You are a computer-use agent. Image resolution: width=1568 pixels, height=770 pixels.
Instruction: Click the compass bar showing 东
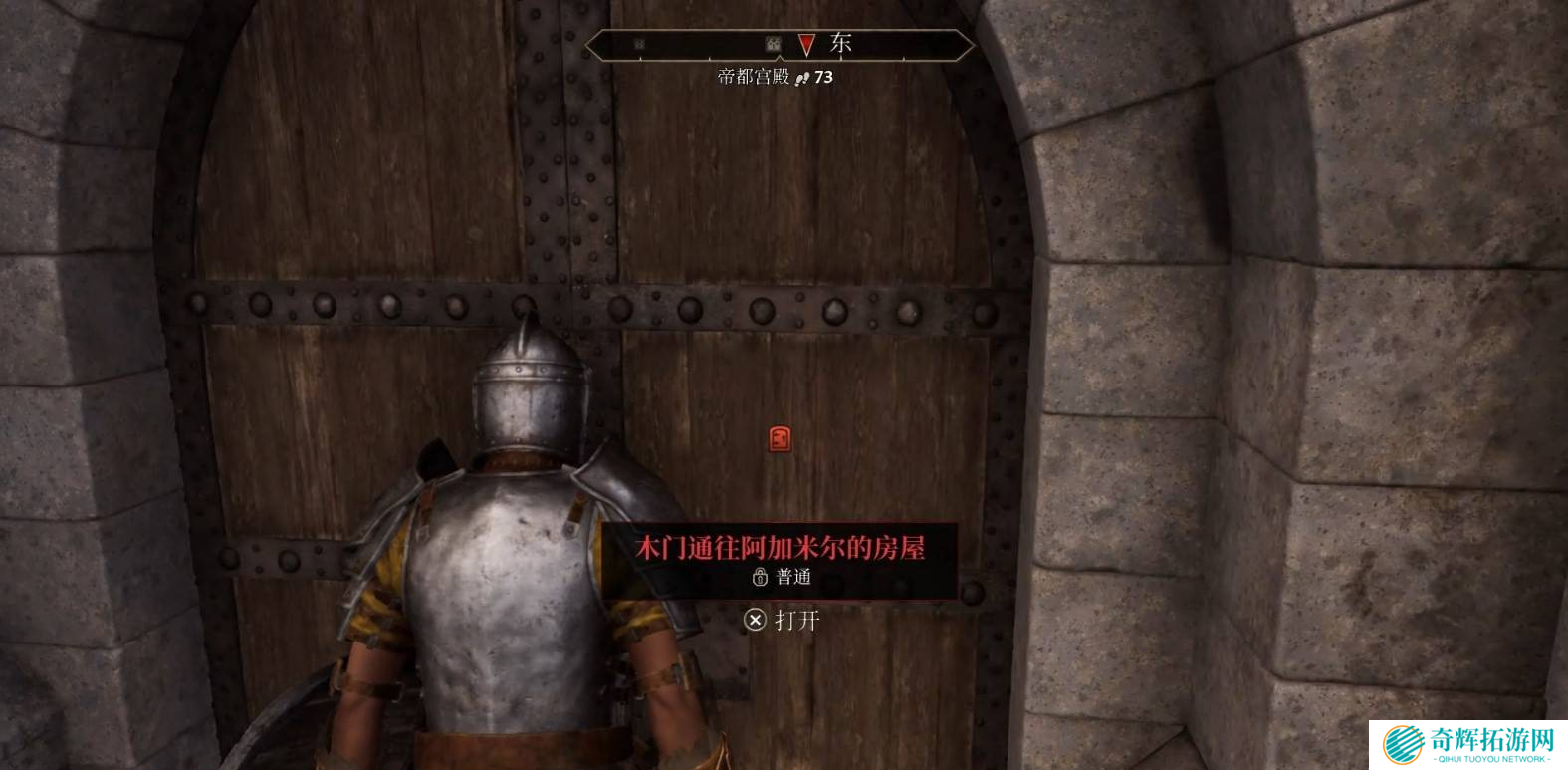click(779, 45)
